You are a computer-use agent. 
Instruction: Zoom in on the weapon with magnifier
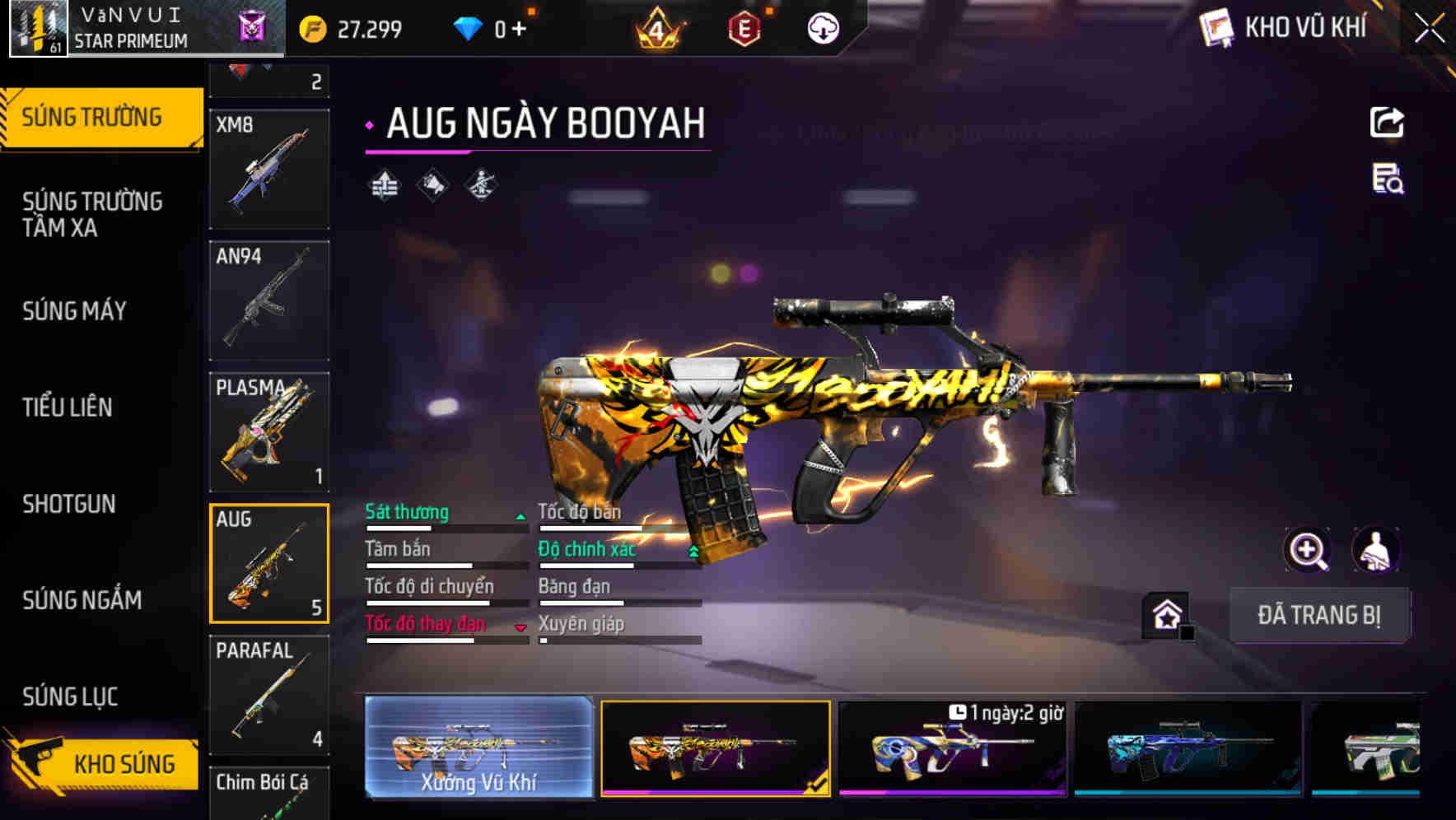(1308, 550)
